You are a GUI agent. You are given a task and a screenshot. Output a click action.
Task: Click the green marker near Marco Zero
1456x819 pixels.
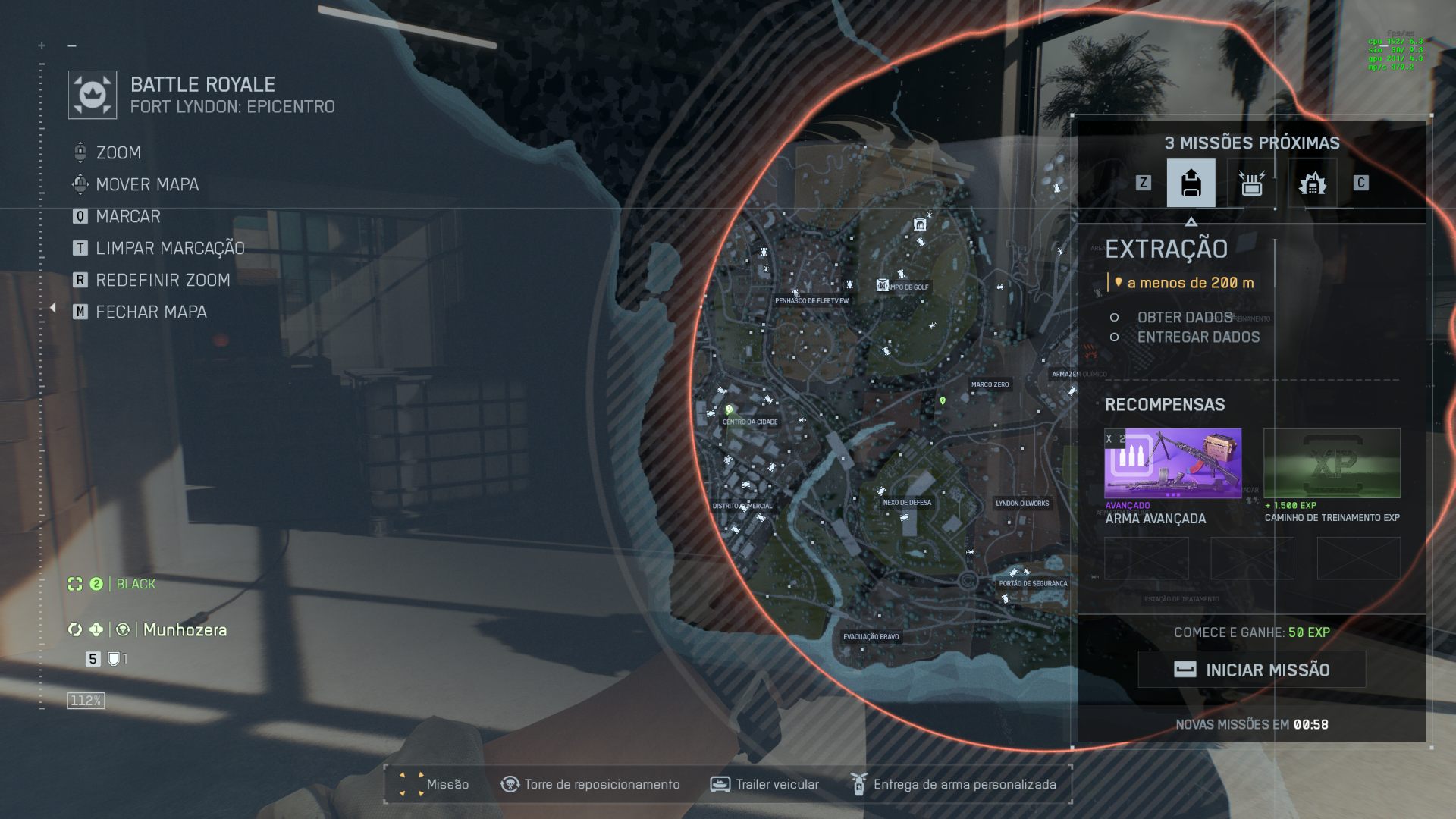(x=943, y=400)
